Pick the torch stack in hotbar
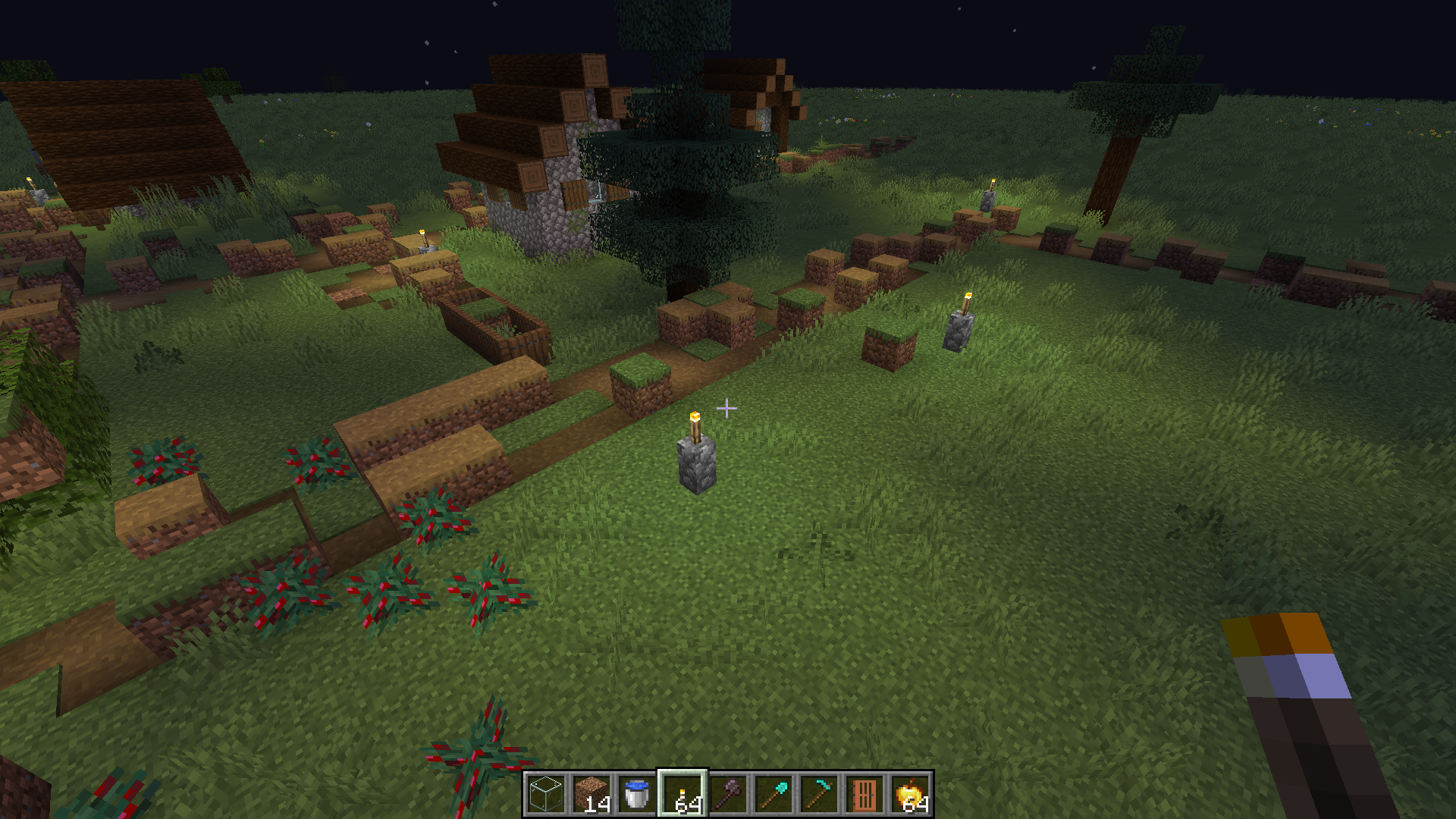1456x819 pixels. point(682,794)
